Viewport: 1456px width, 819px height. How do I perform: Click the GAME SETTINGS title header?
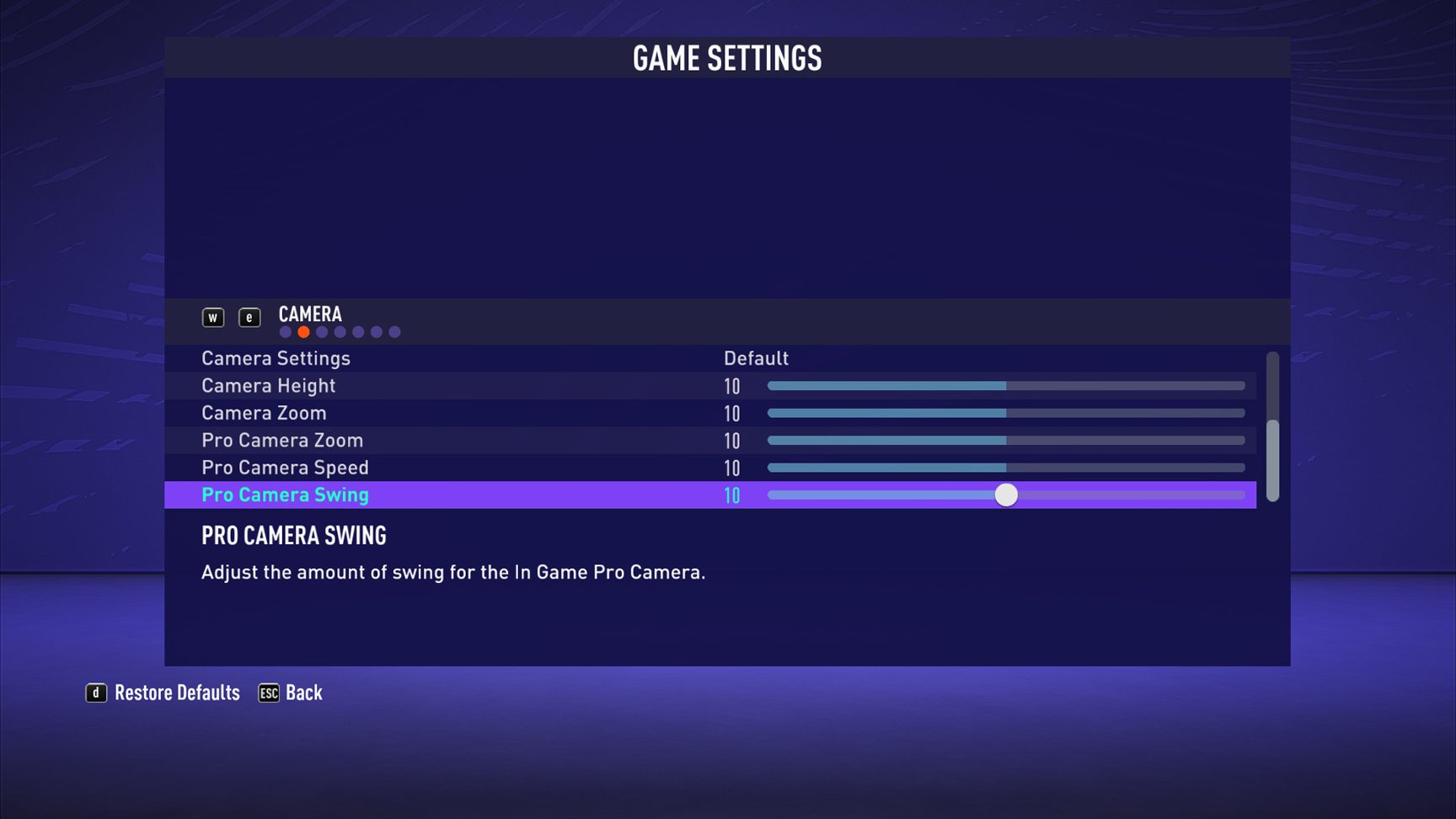[728, 58]
